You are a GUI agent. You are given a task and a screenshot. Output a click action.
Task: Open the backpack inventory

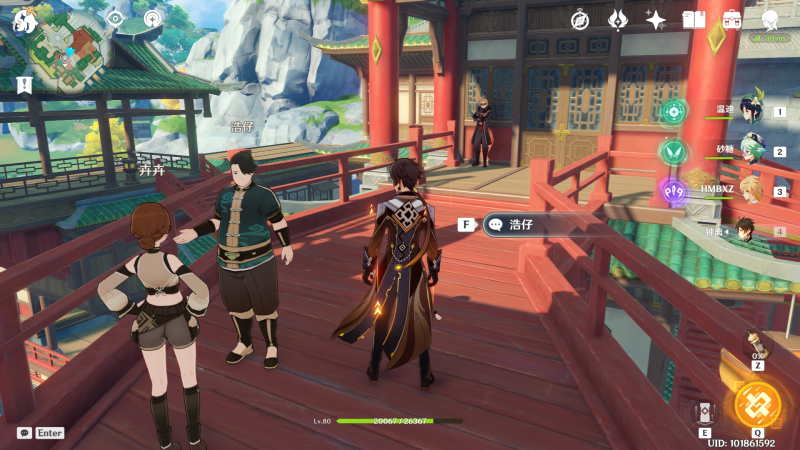732,19
